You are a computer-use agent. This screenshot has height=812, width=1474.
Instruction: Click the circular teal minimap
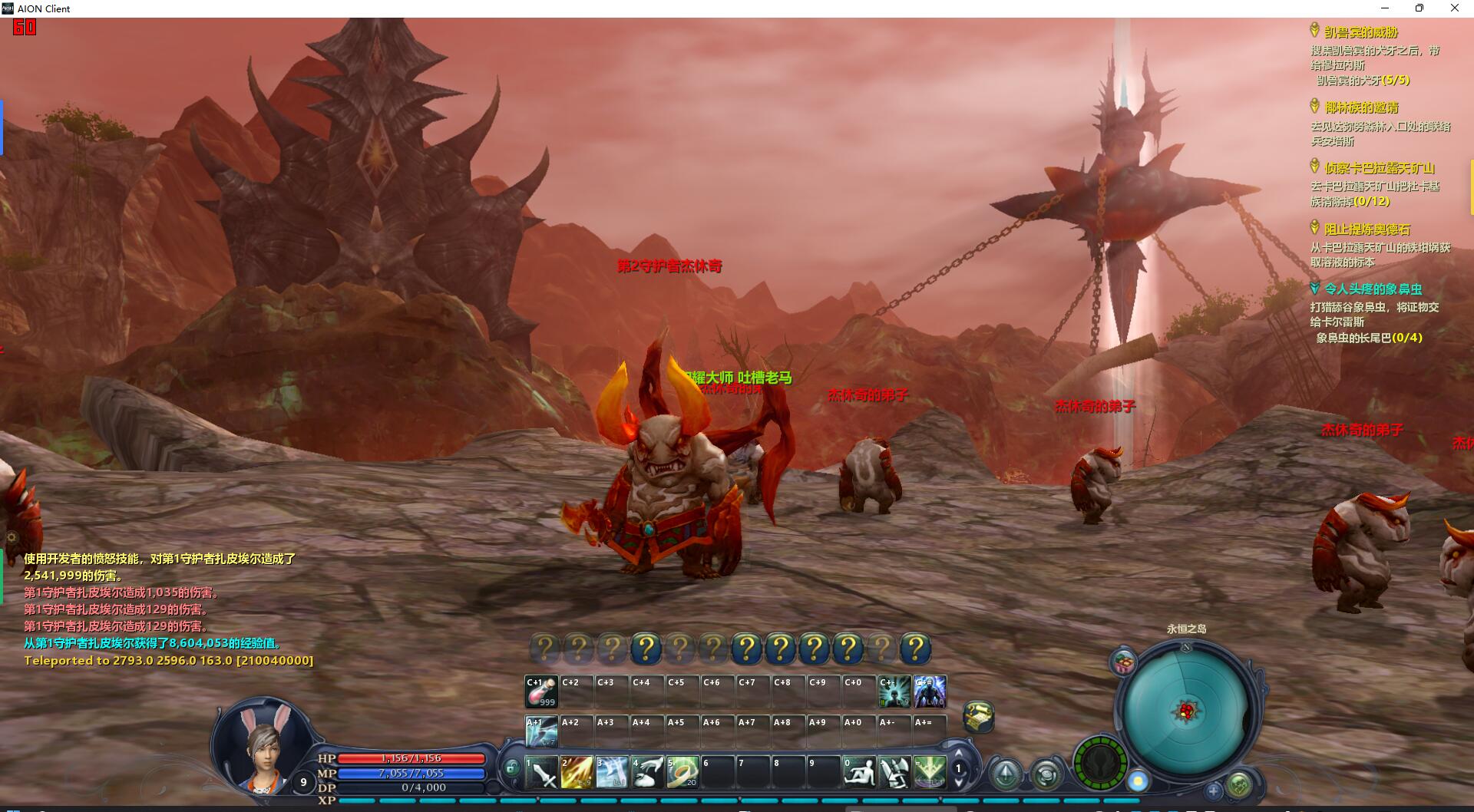point(1186,711)
